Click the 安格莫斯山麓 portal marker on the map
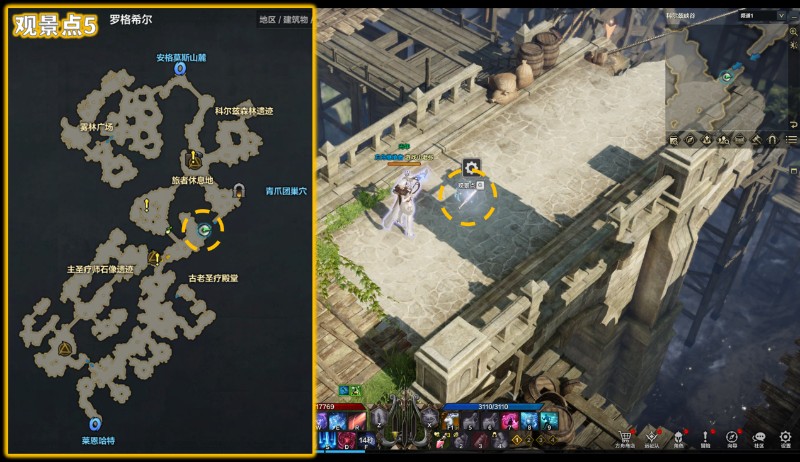800x462 pixels. (180, 70)
